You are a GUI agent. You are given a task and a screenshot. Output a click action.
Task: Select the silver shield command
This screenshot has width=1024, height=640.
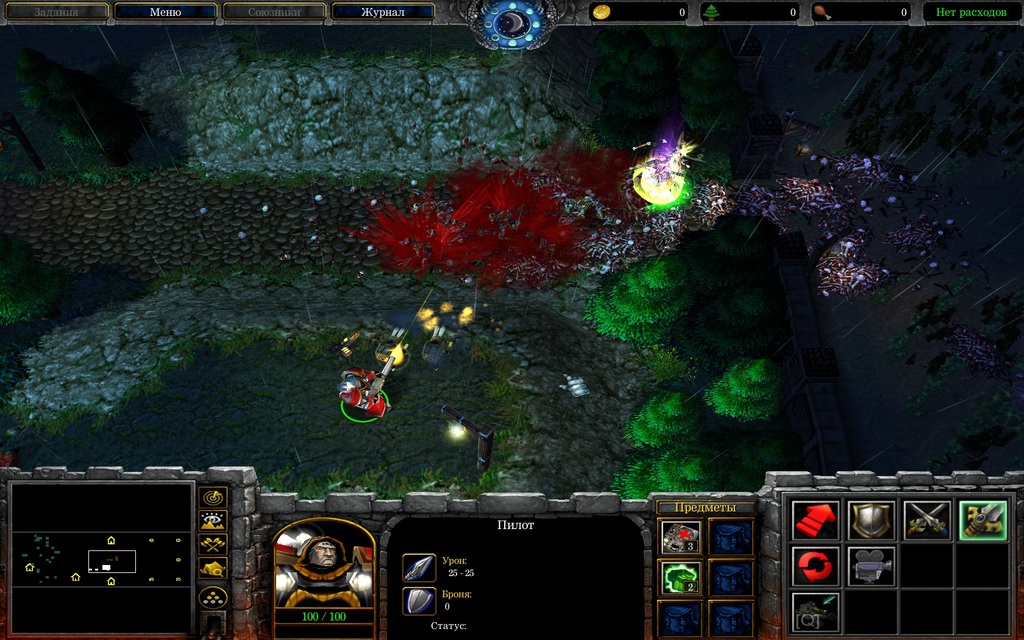click(871, 520)
